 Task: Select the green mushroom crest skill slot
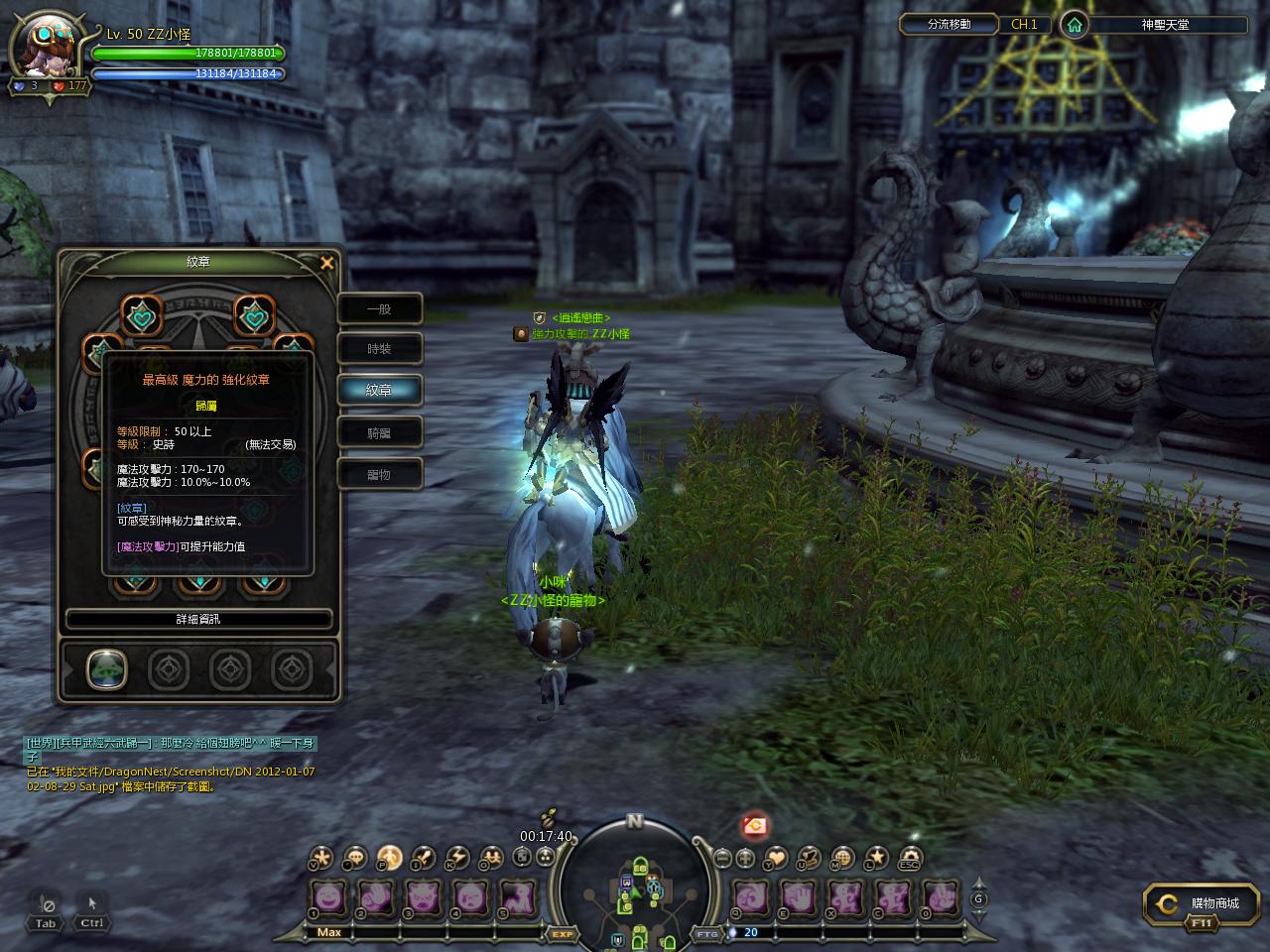[106, 669]
